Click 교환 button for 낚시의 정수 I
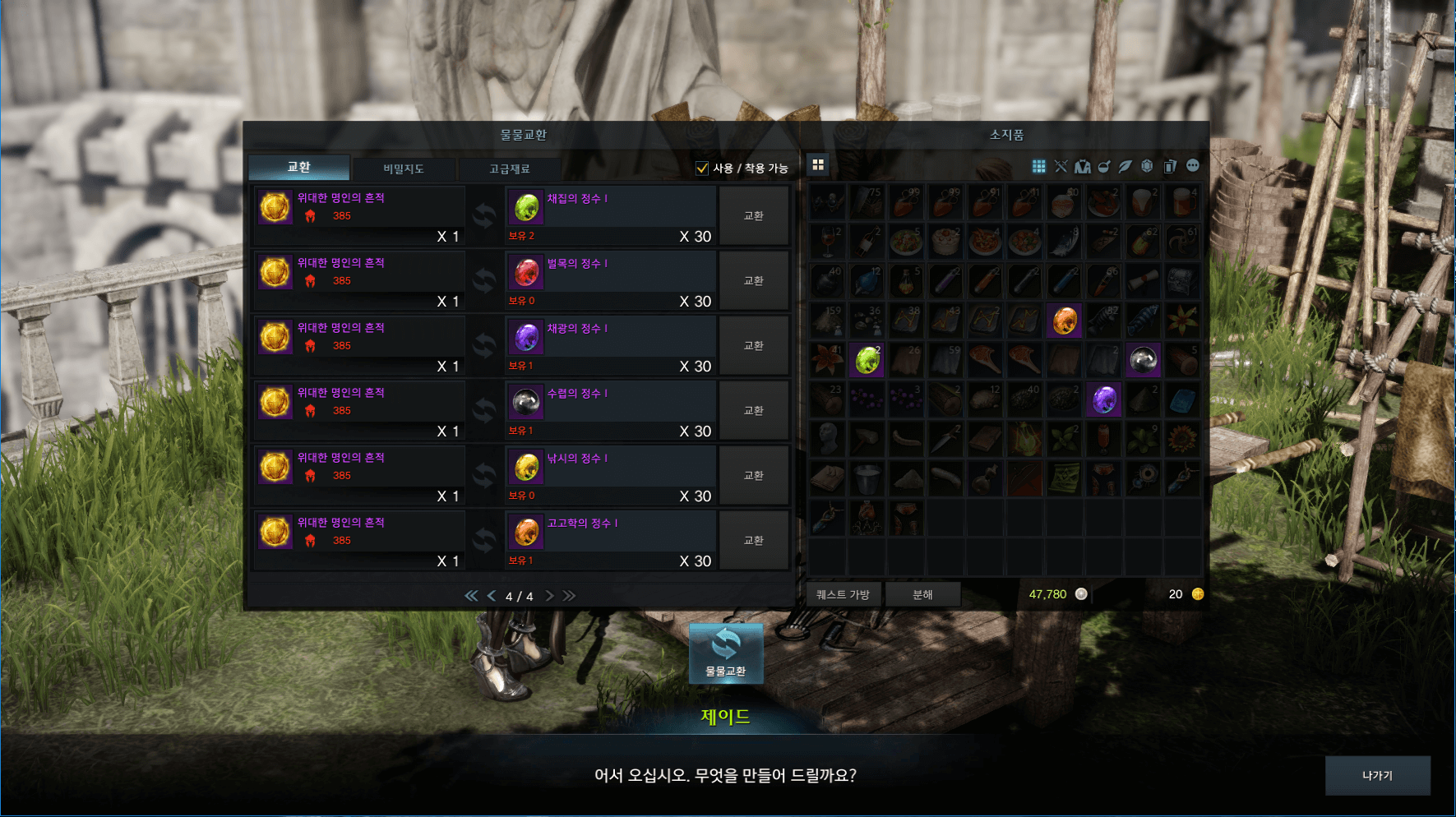Image resolution: width=1456 pixels, height=817 pixels. coord(753,476)
